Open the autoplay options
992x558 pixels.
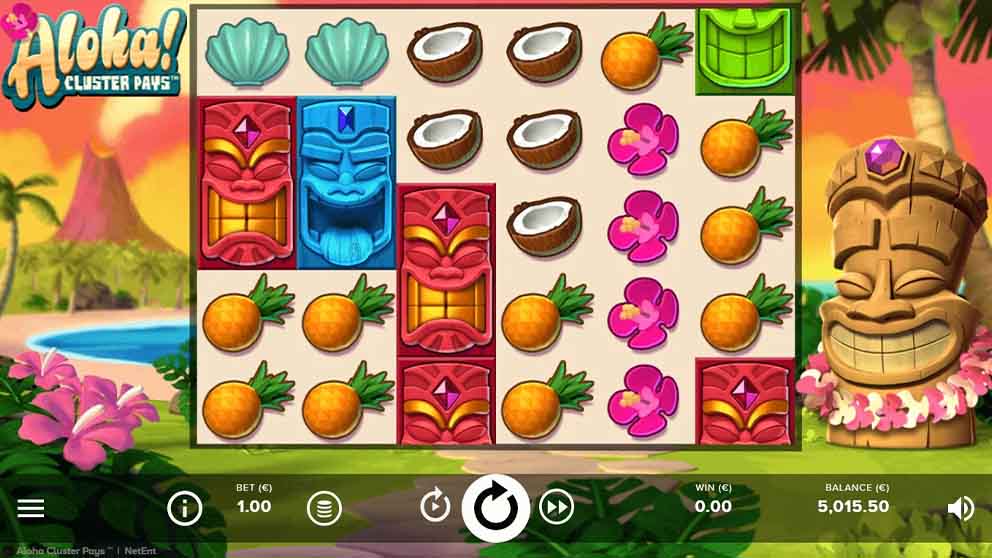(435, 507)
